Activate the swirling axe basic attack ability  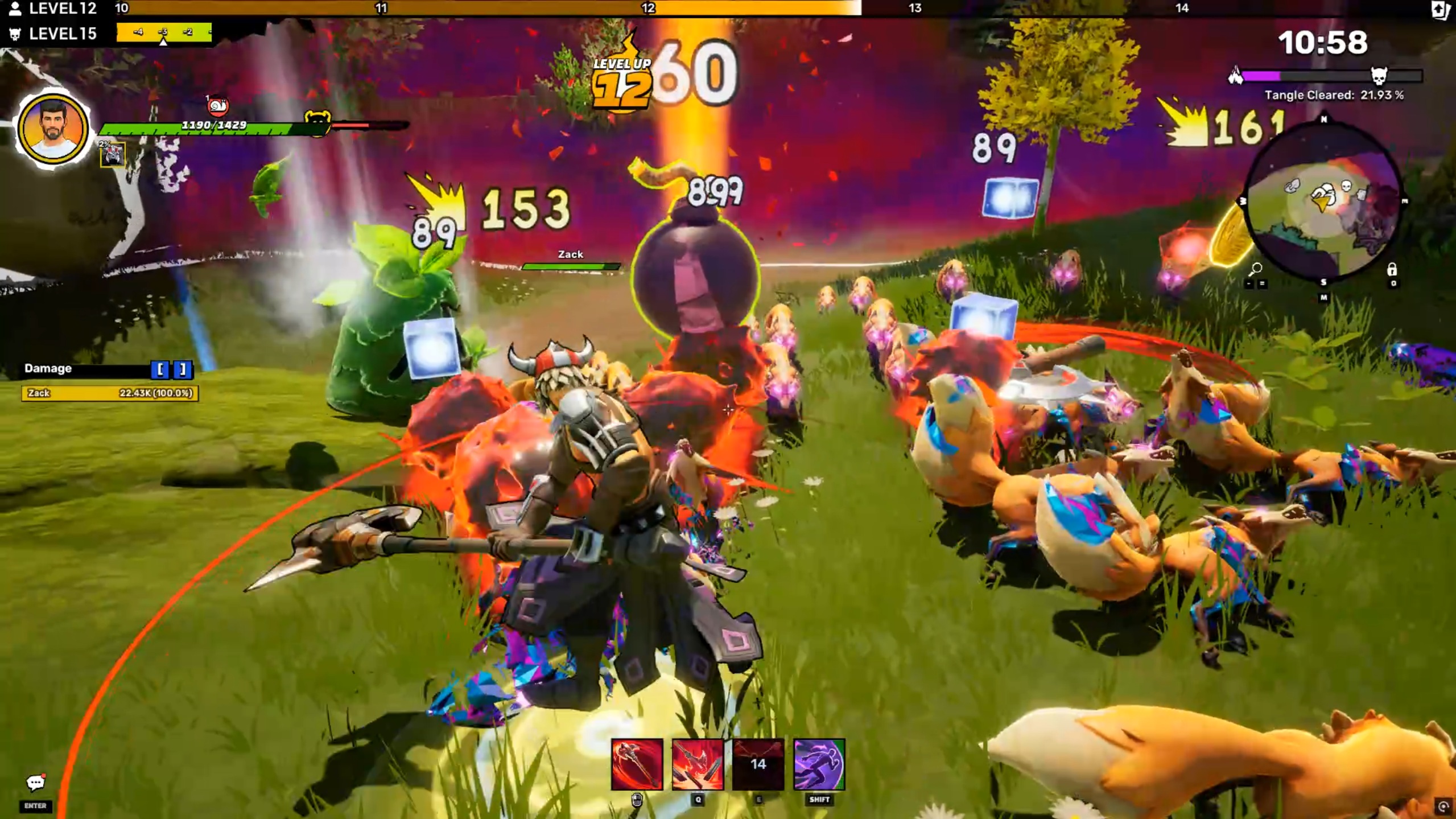(637, 764)
